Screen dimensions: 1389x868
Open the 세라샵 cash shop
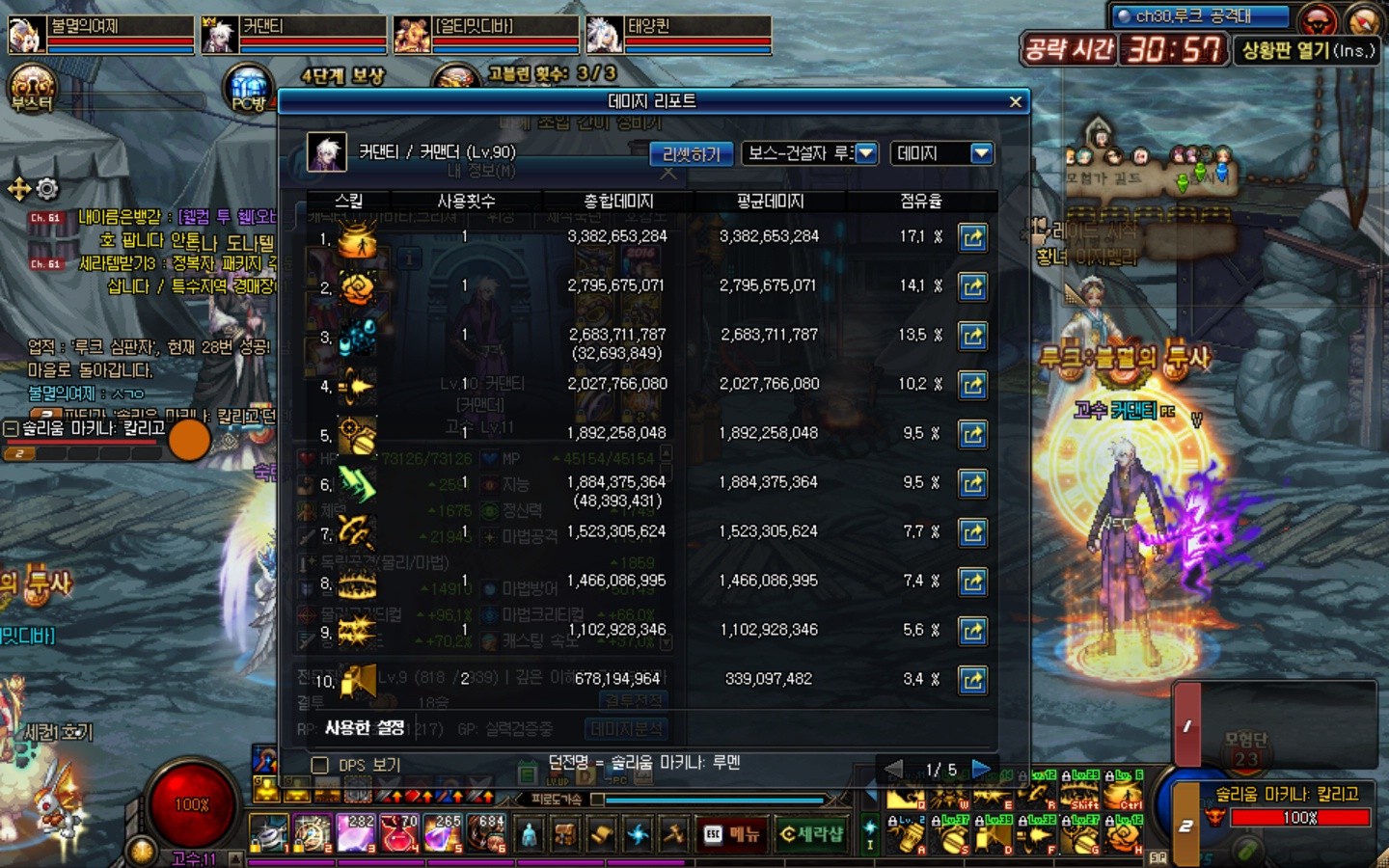point(811,834)
